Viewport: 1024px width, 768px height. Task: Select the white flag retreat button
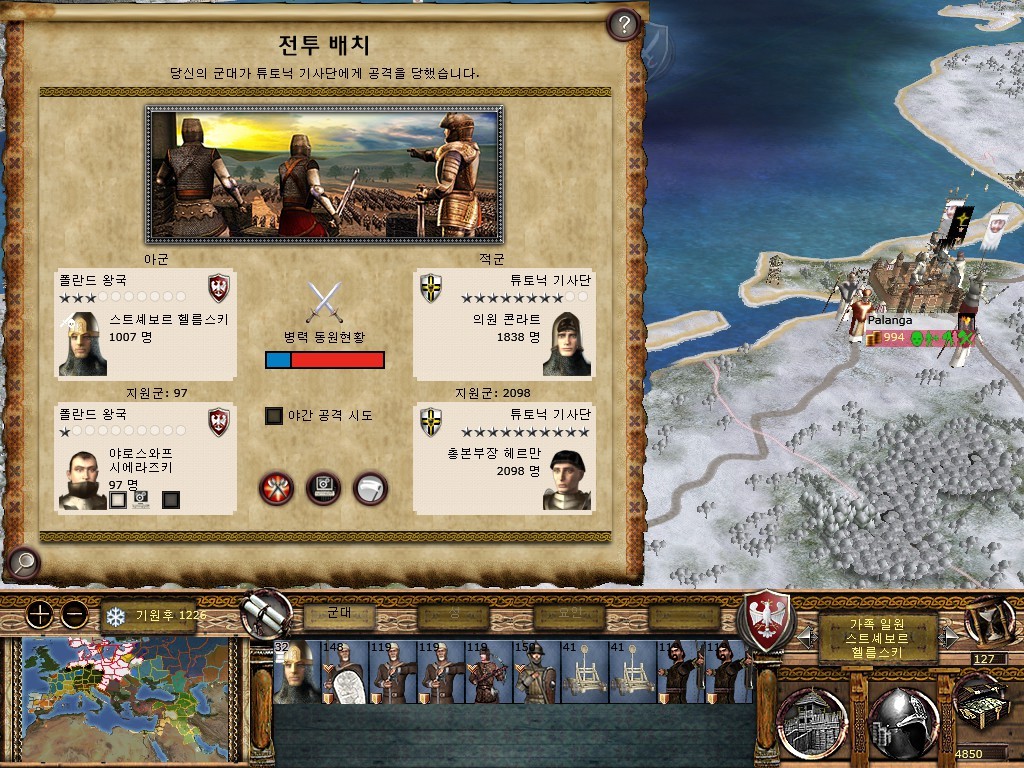tap(370, 488)
